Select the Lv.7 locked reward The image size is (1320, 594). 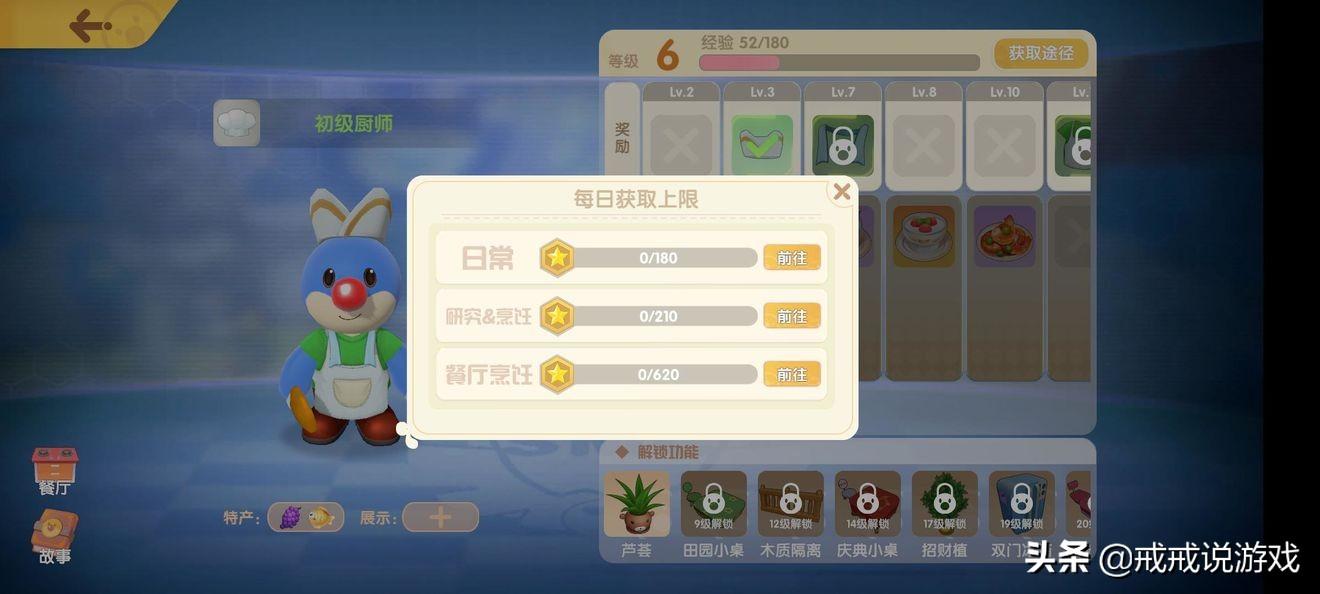[842, 146]
